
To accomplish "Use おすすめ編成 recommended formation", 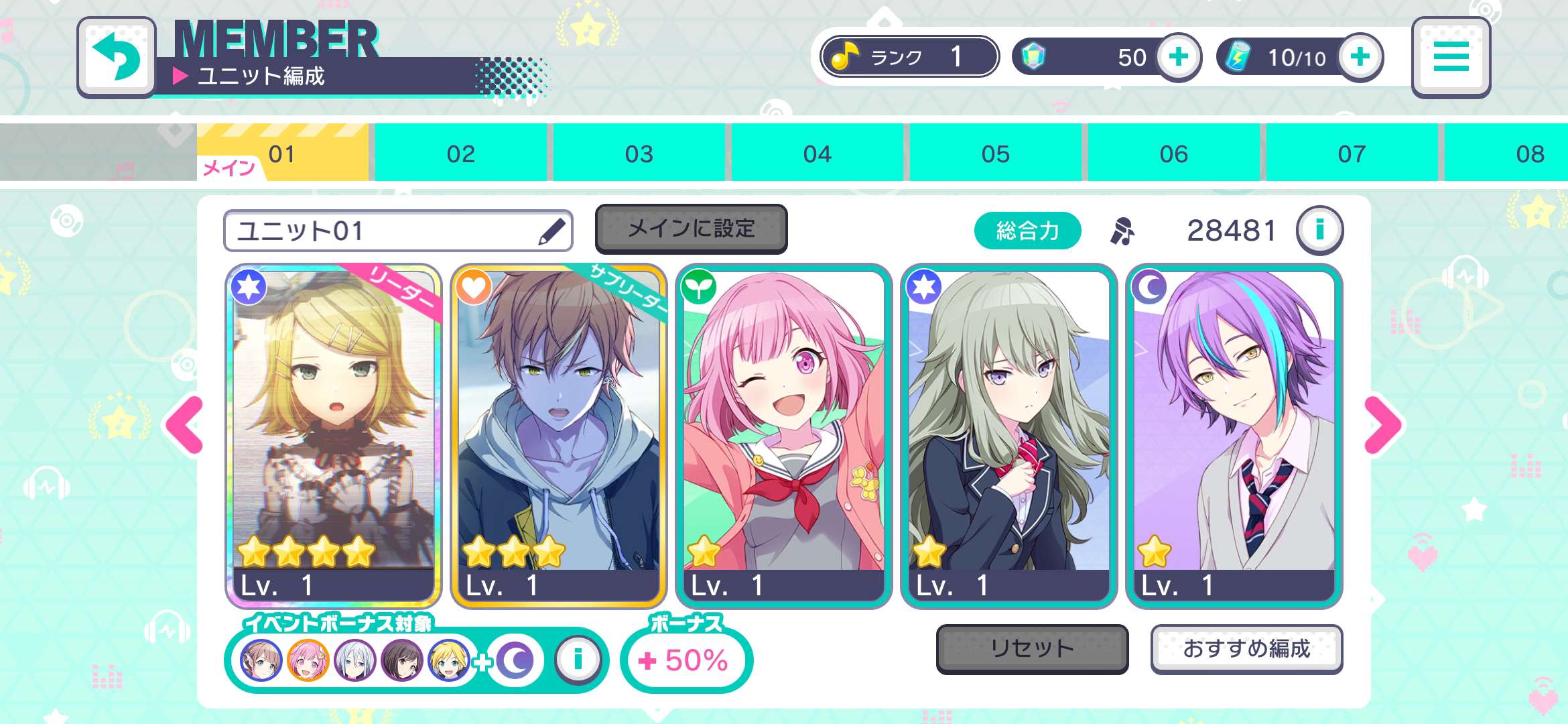I will 1246,648.
